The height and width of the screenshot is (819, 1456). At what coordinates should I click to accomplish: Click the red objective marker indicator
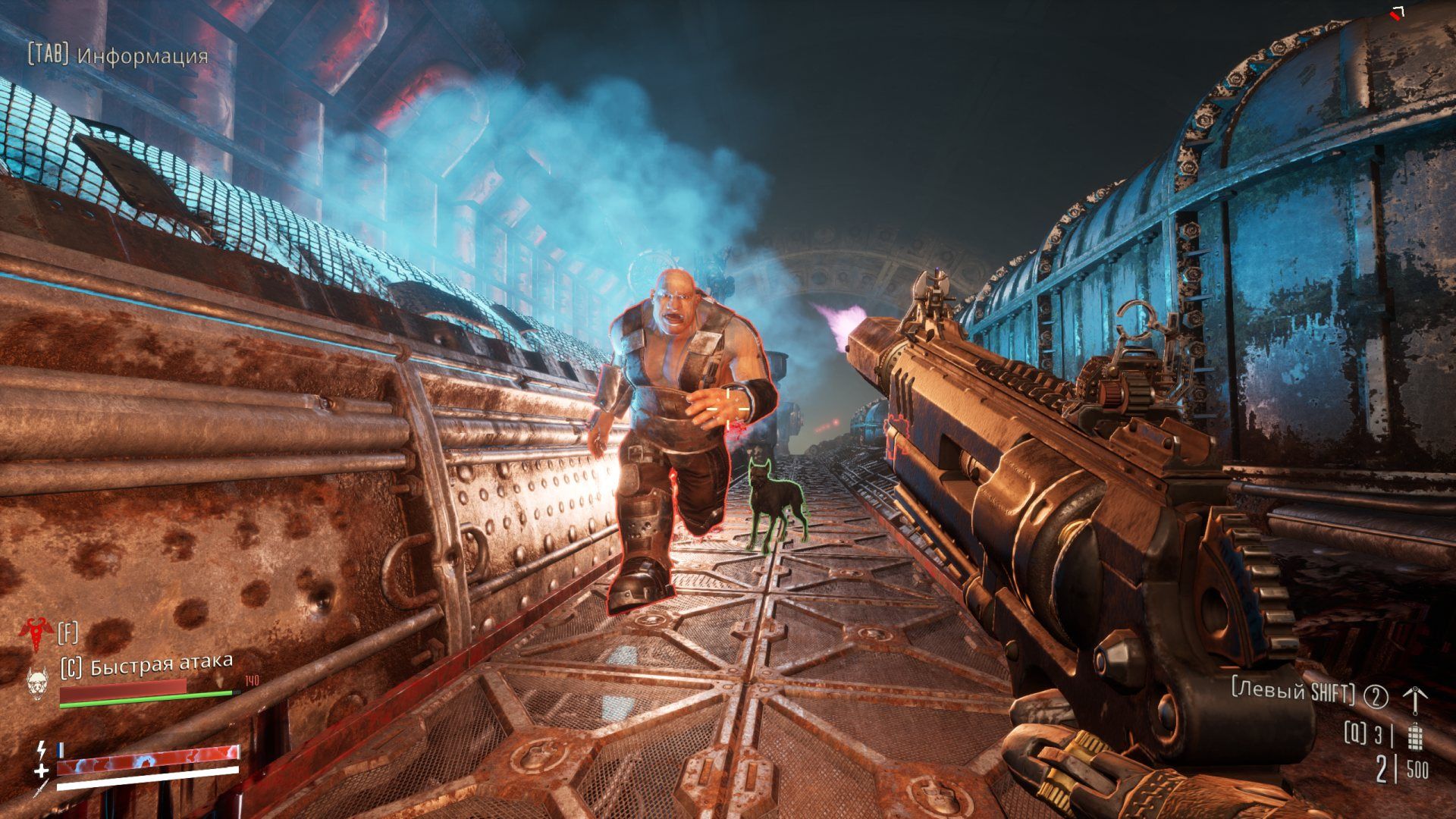click(1397, 12)
